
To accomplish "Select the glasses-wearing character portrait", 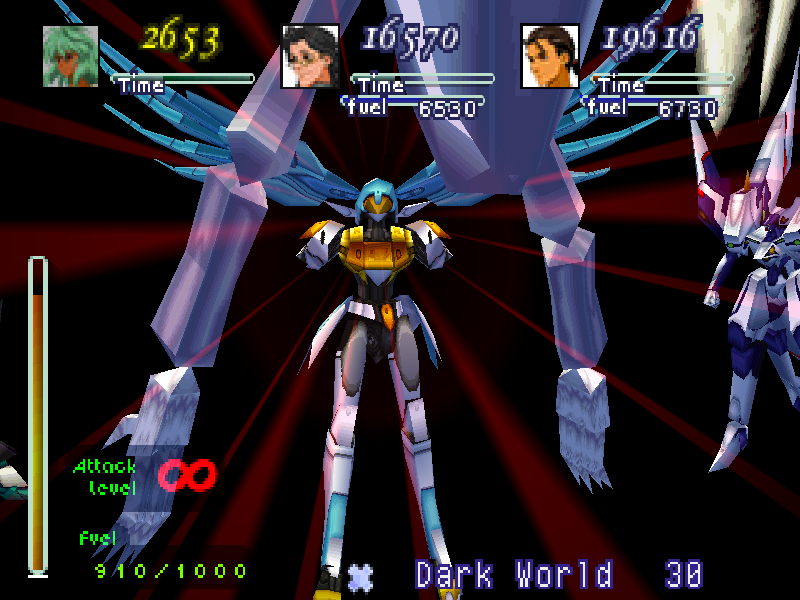I will [x=310, y=56].
